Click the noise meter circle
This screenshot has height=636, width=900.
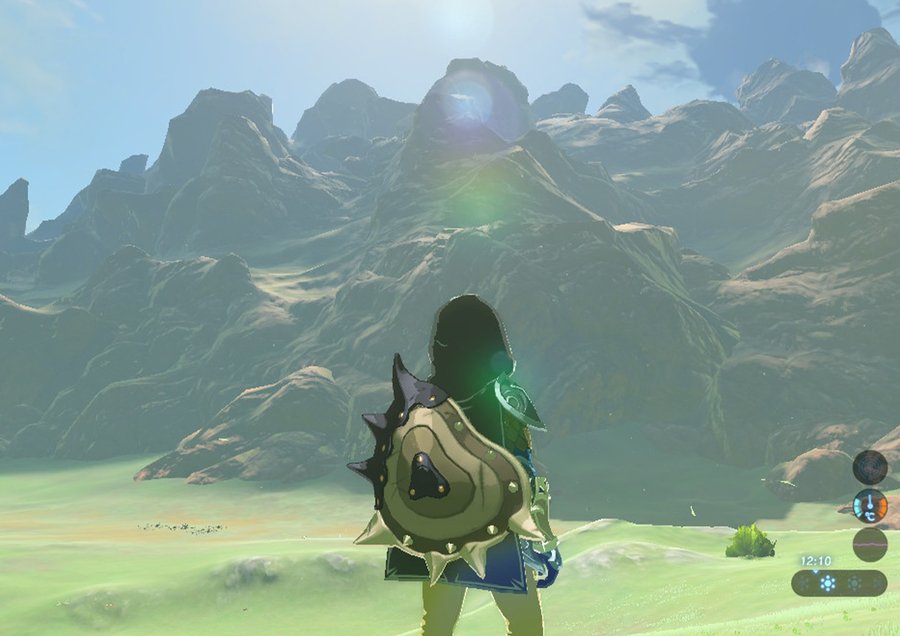click(869, 545)
